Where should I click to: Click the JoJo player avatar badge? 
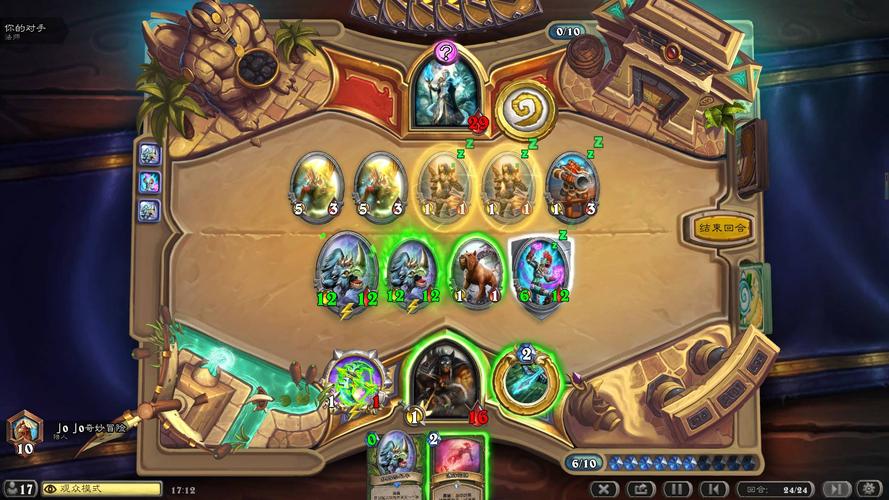(22, 430)
